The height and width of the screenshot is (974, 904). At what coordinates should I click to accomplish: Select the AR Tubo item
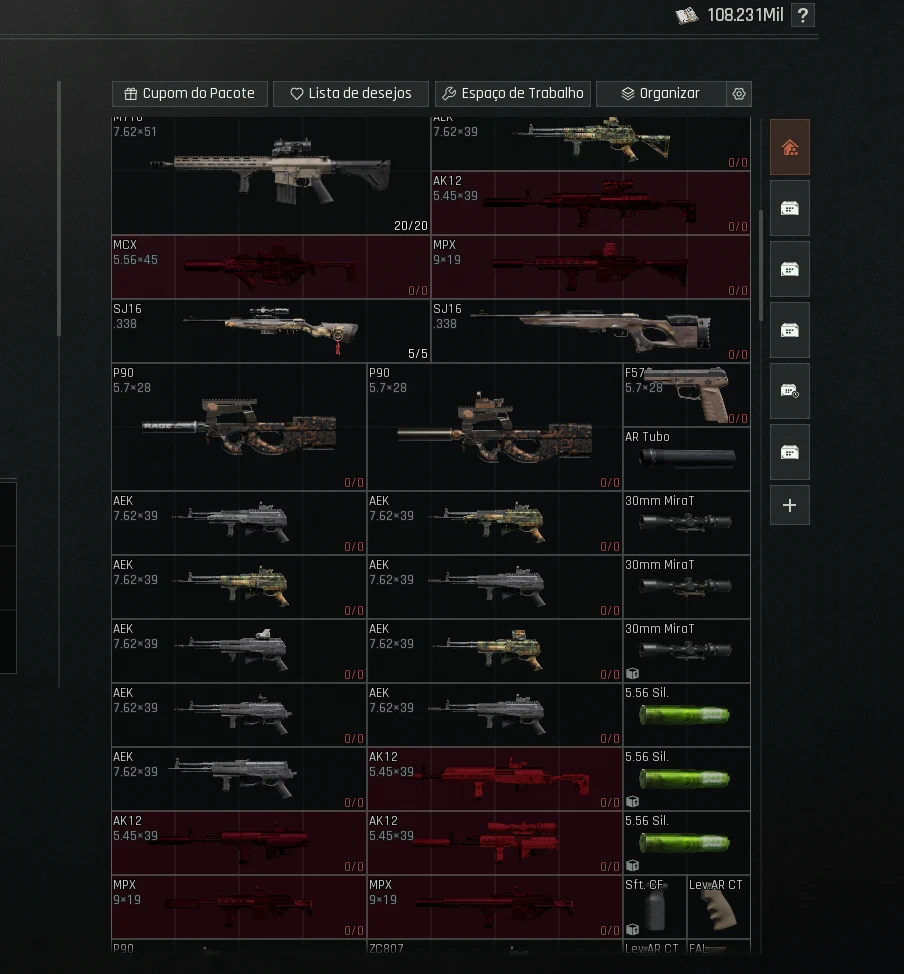point(686,459)
